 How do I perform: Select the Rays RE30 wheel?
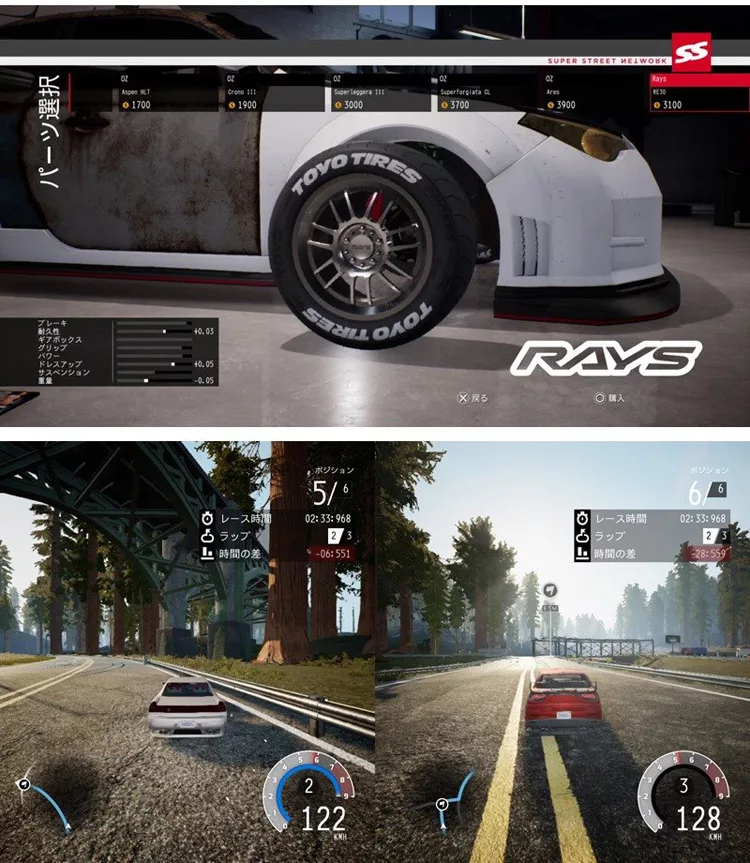coord(698,91)
